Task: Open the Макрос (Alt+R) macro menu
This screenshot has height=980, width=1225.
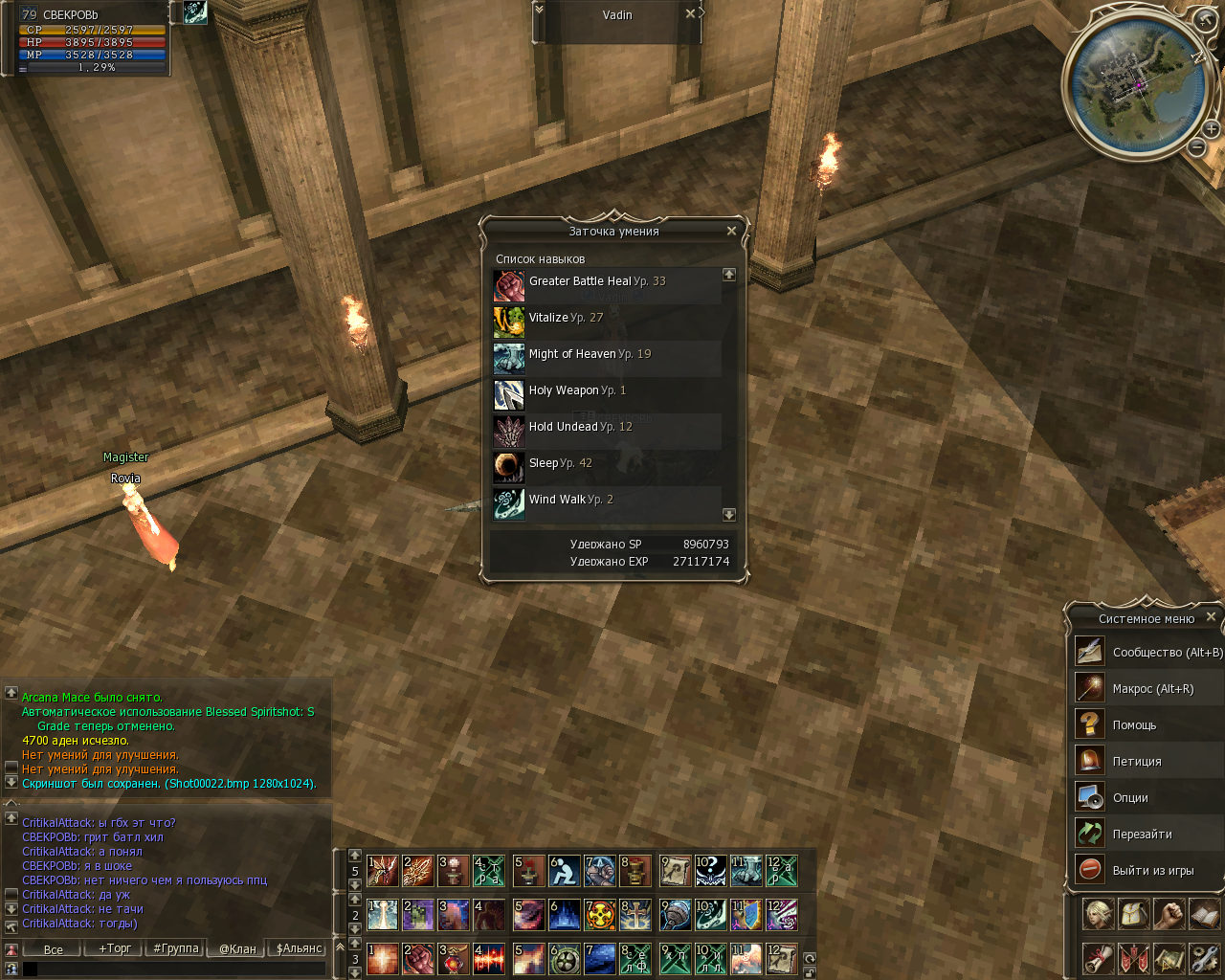Action: click(x=1147, y=689)
